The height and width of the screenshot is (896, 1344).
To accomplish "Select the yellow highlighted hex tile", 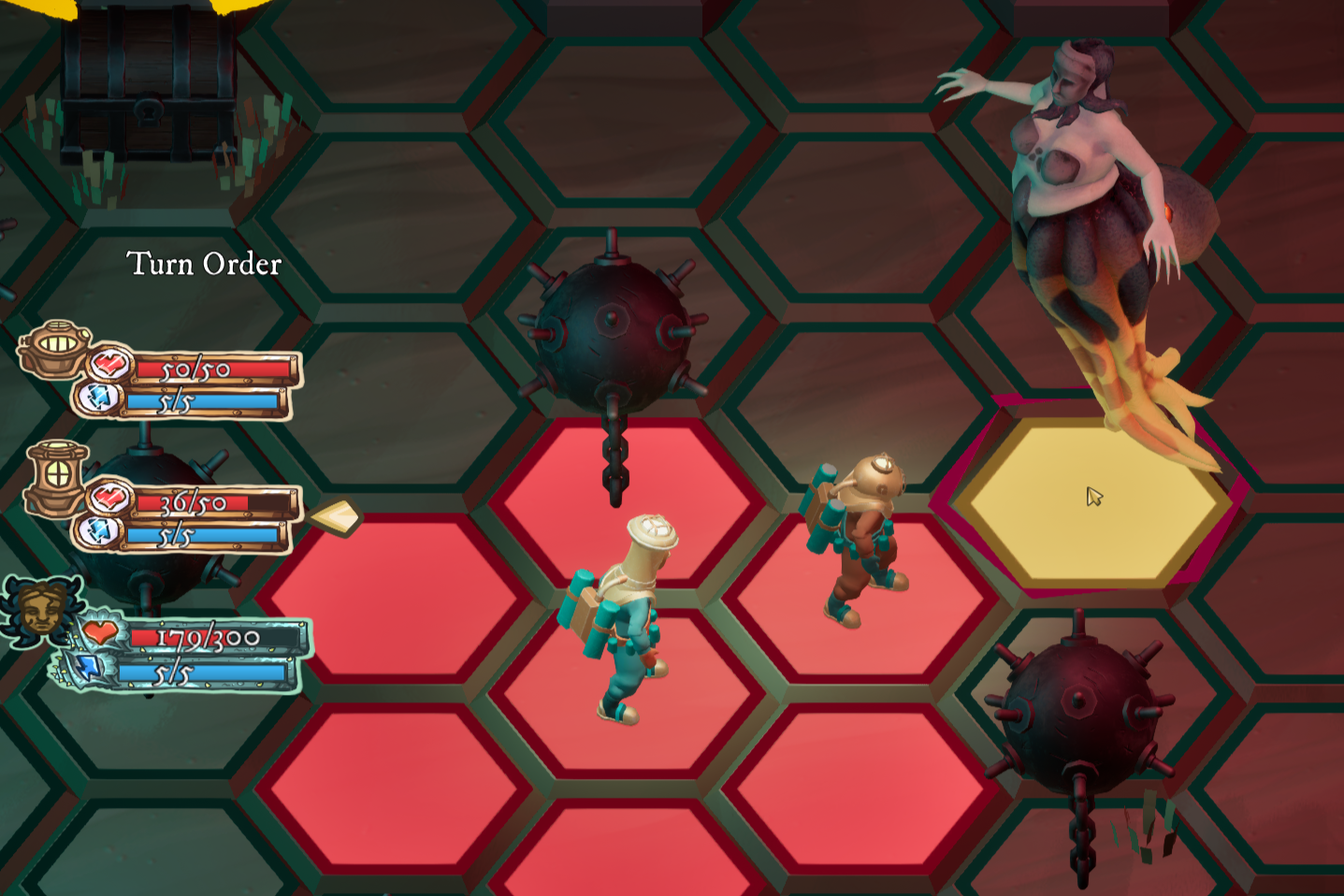I will pyautogui.click(x=1091, y=504).
